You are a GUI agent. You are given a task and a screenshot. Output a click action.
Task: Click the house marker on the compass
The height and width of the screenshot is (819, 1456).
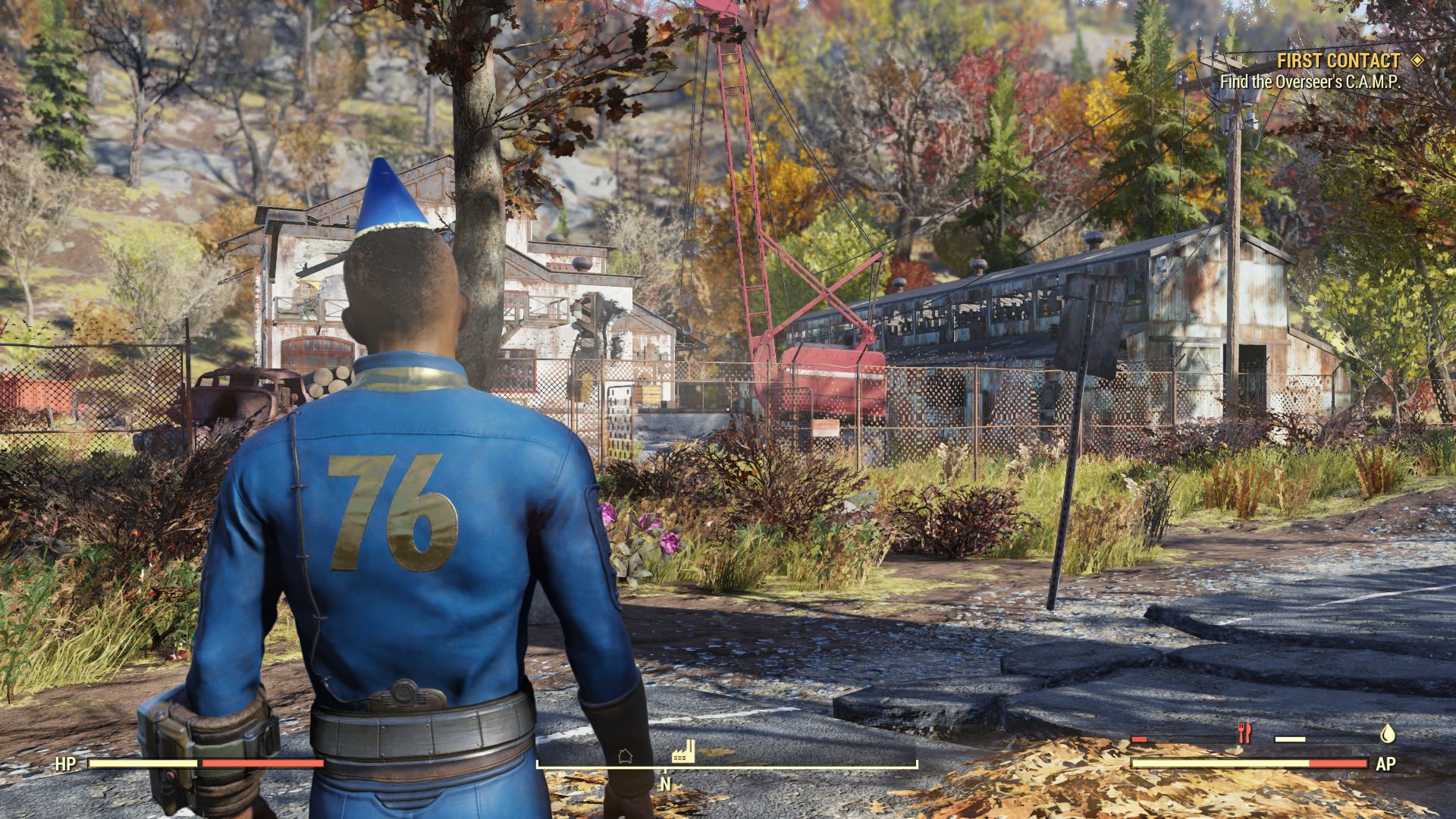click(625, 755)
